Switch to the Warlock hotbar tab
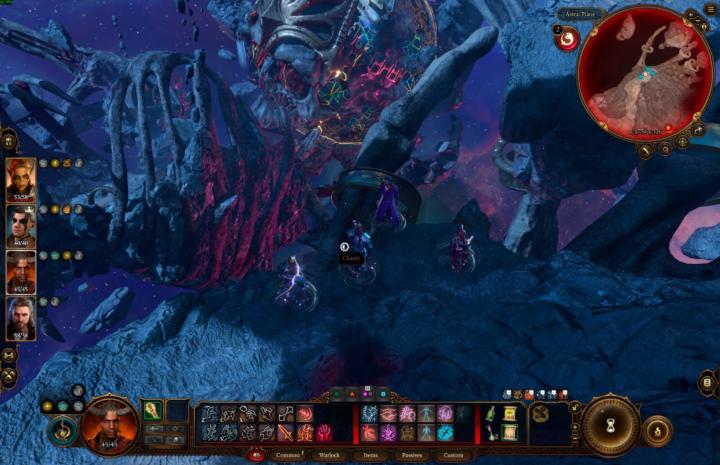Screen dimensions: 720x465 tap(329, 455)
